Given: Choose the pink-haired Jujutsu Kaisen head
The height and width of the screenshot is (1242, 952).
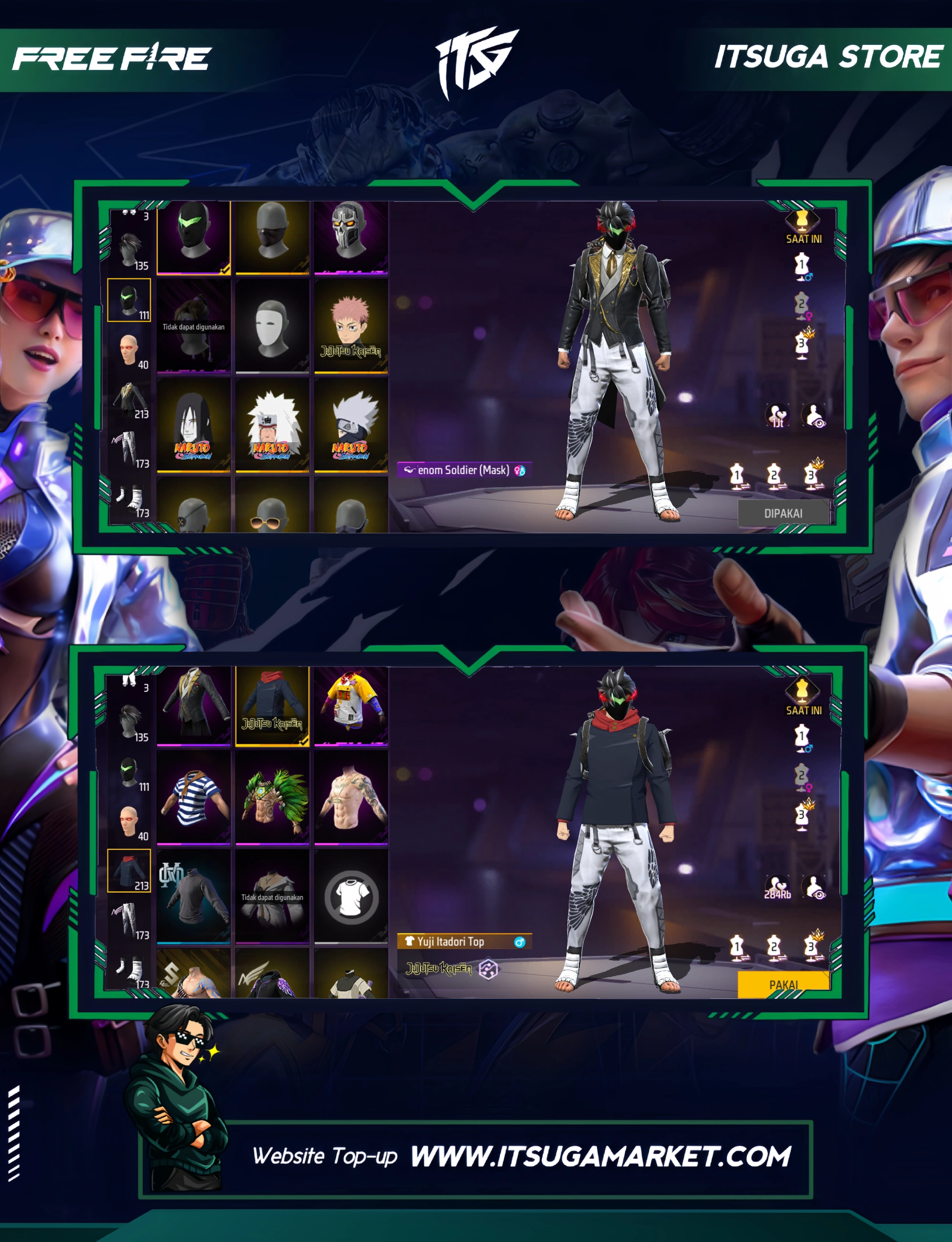Looking at the screenshot, I should (x=351, y=326).
